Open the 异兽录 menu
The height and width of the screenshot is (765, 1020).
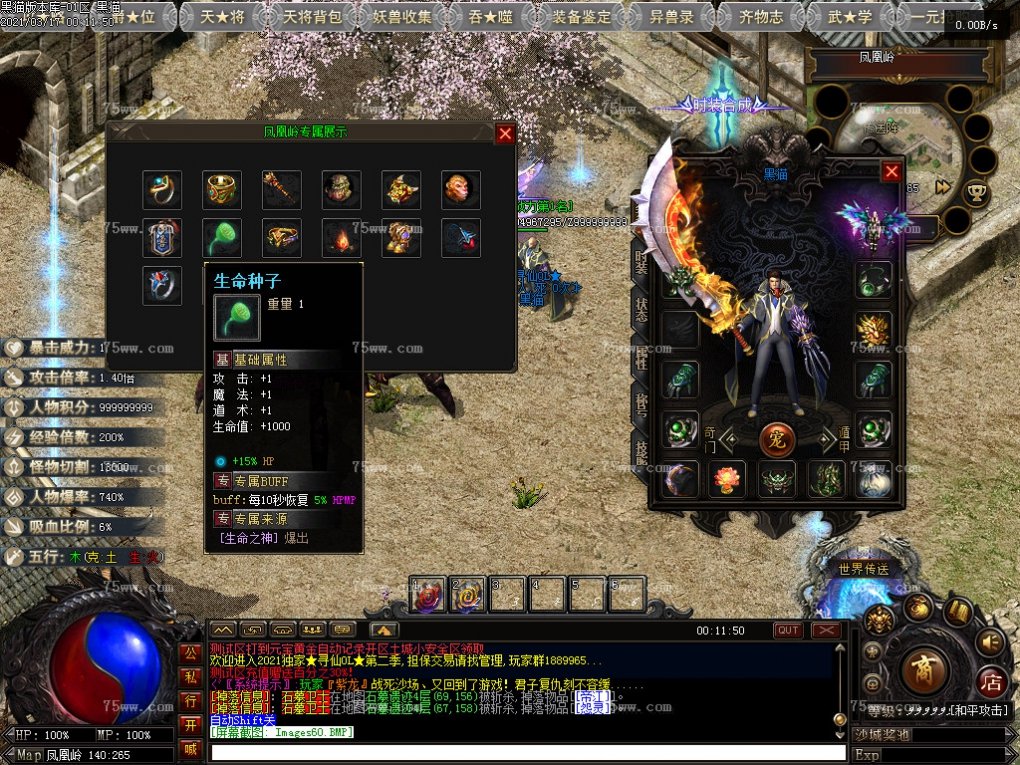[x=674, y=16]
